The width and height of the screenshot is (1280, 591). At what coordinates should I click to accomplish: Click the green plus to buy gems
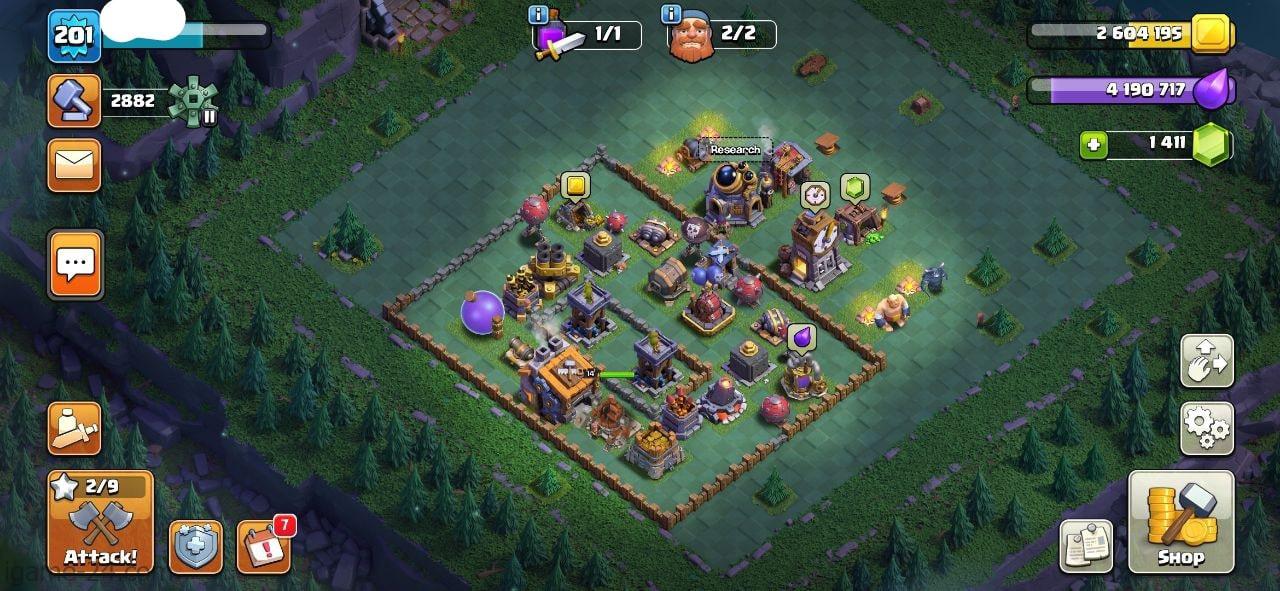(x=1094, y=145)
